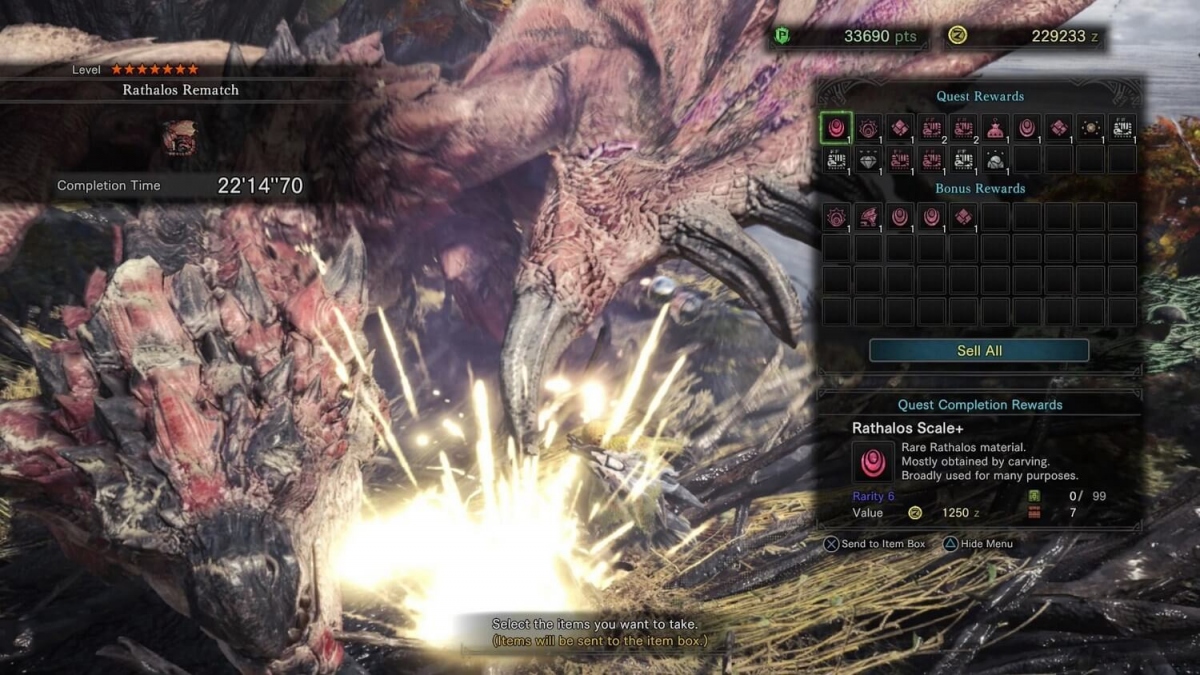
Task: Select the wing icon in Bonus Rewards
Action: 867,216
